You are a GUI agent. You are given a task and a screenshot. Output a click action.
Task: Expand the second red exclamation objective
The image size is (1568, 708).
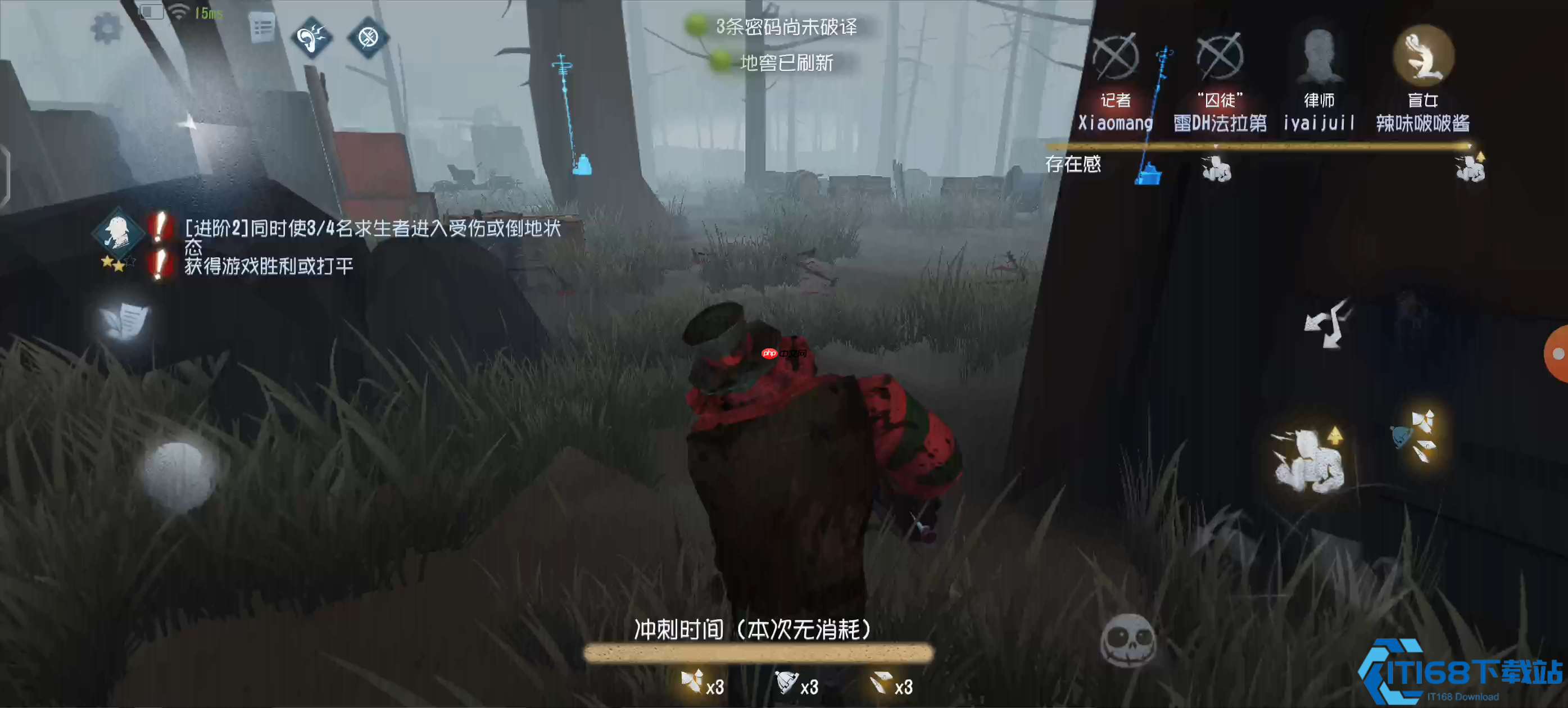159,262
